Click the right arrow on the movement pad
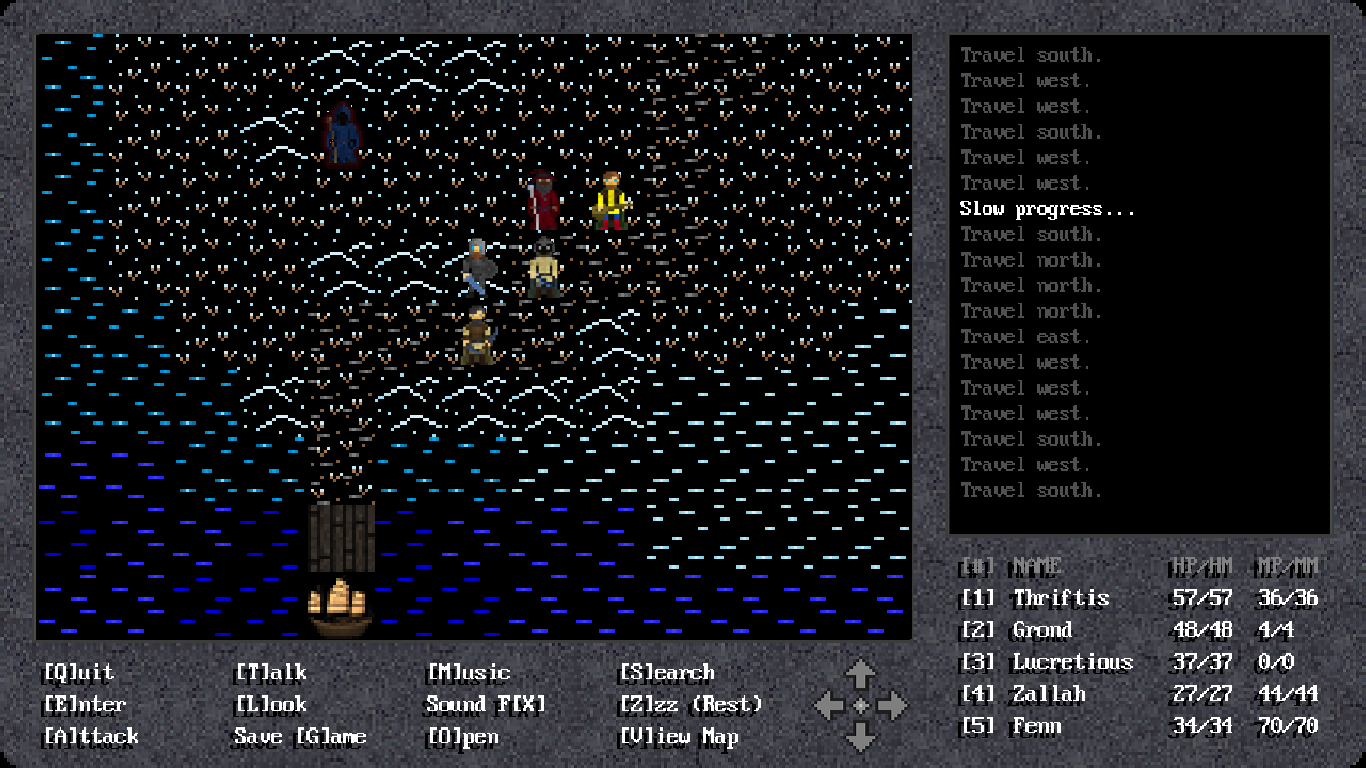The image size is (1366, 768). pos(893,705)
